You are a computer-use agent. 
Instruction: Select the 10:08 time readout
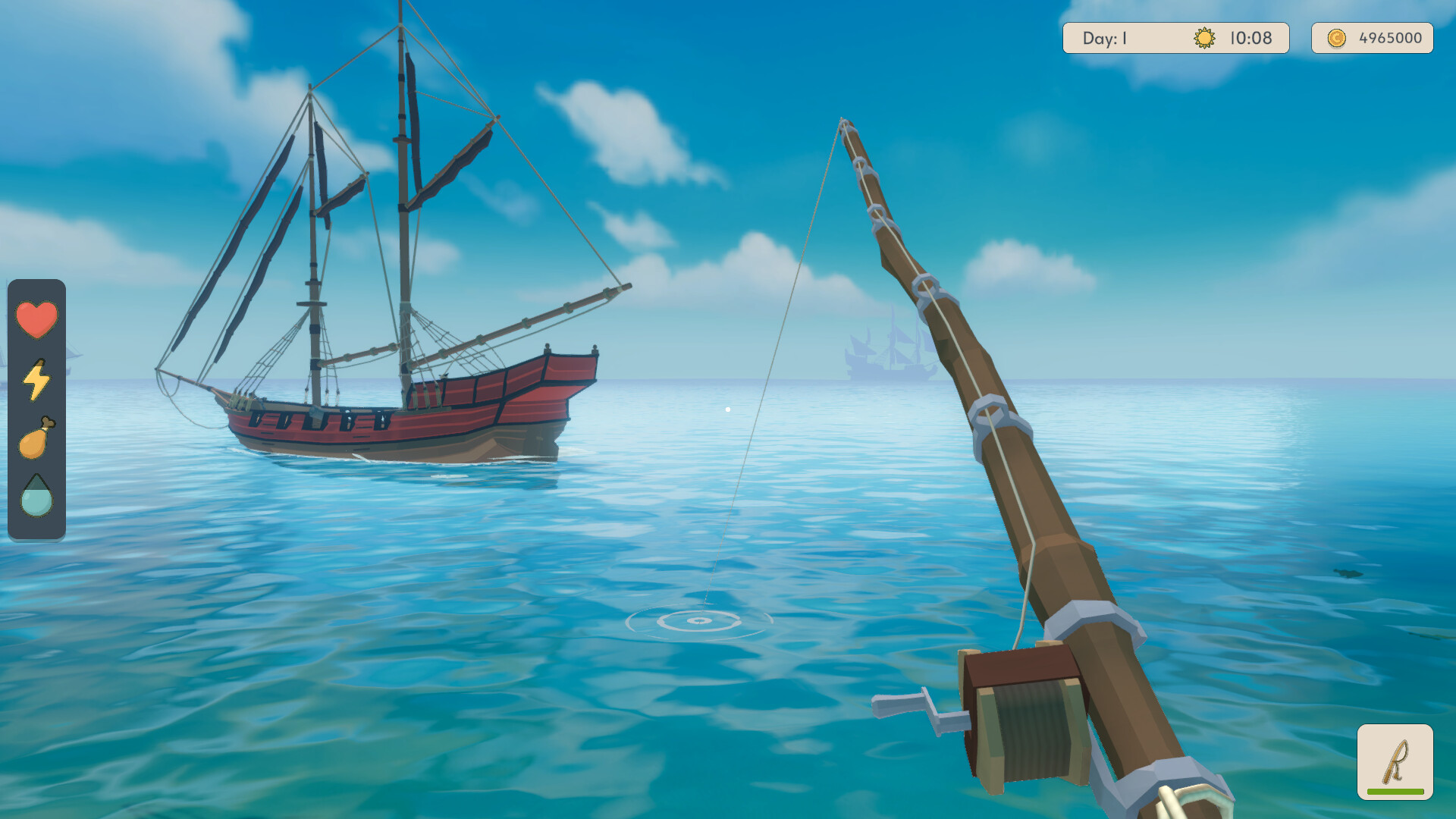pos(1251,38)
